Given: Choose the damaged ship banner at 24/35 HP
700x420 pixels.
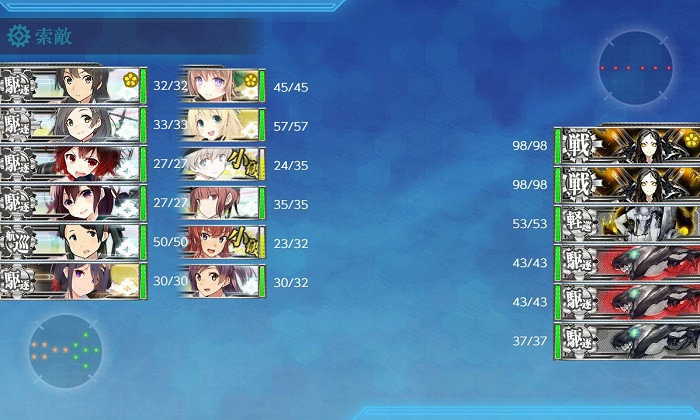Looking at the screenshot, I should coord(222,164).
